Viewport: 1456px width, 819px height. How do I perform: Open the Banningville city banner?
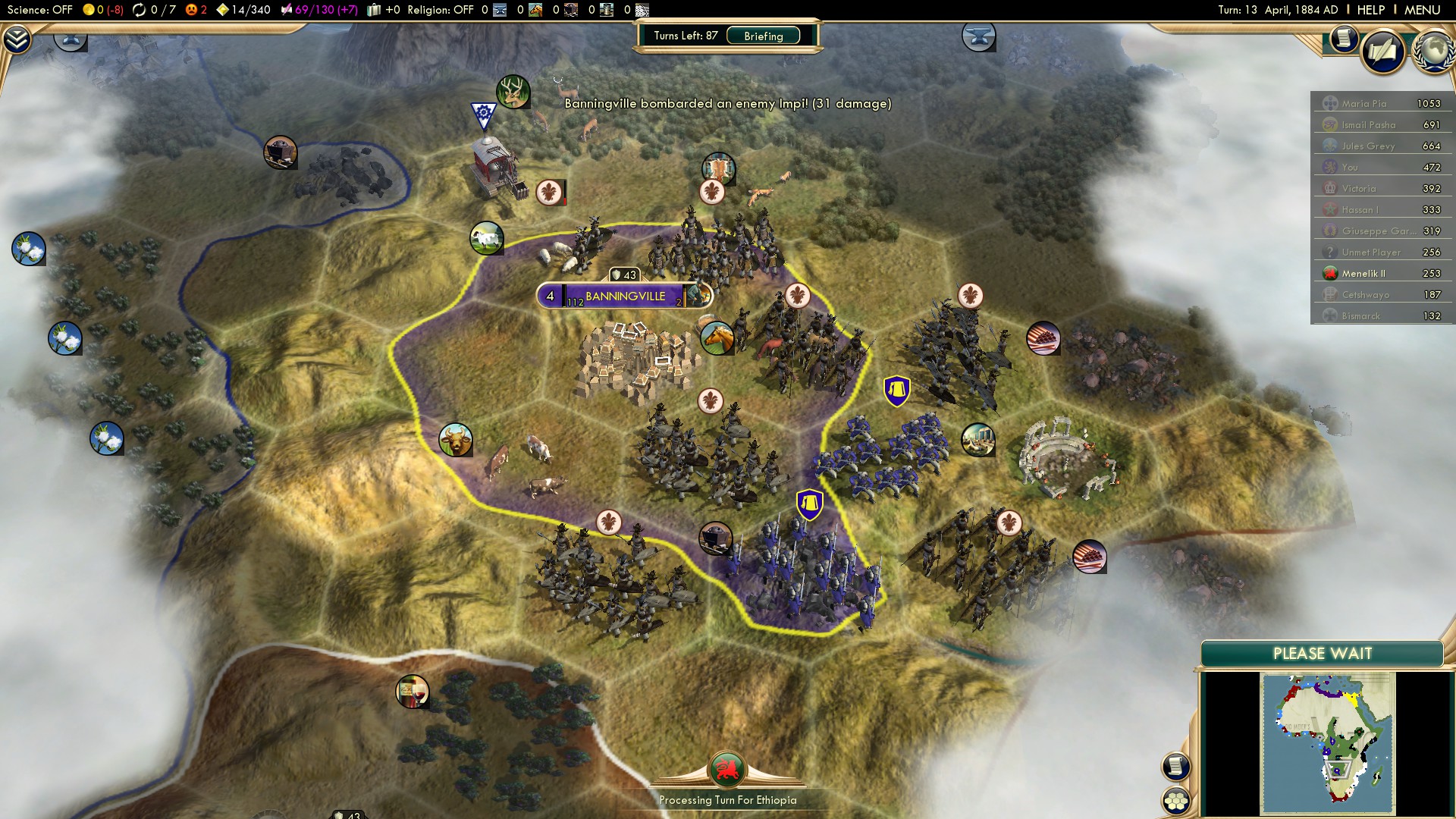click(623, 296)
